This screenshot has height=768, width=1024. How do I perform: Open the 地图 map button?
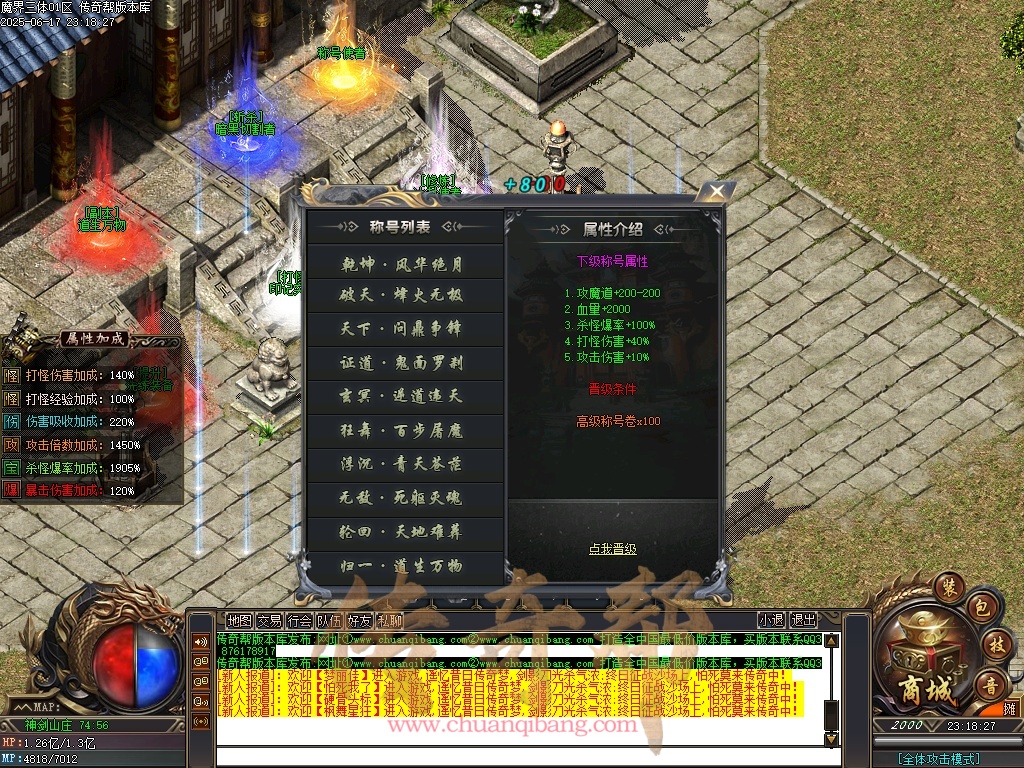pos(239,621)
